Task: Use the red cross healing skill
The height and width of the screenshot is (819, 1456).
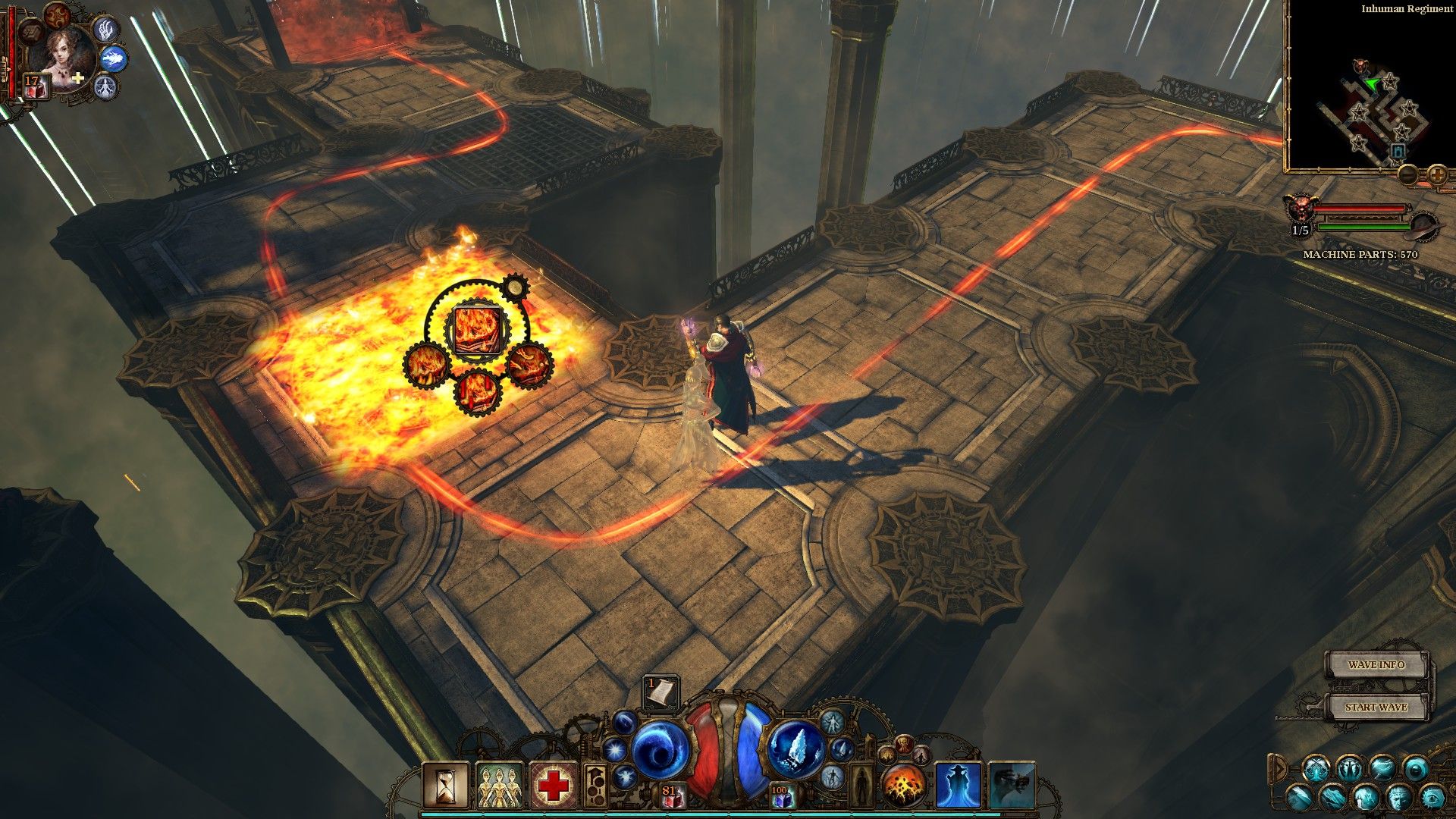Action: 554,786
